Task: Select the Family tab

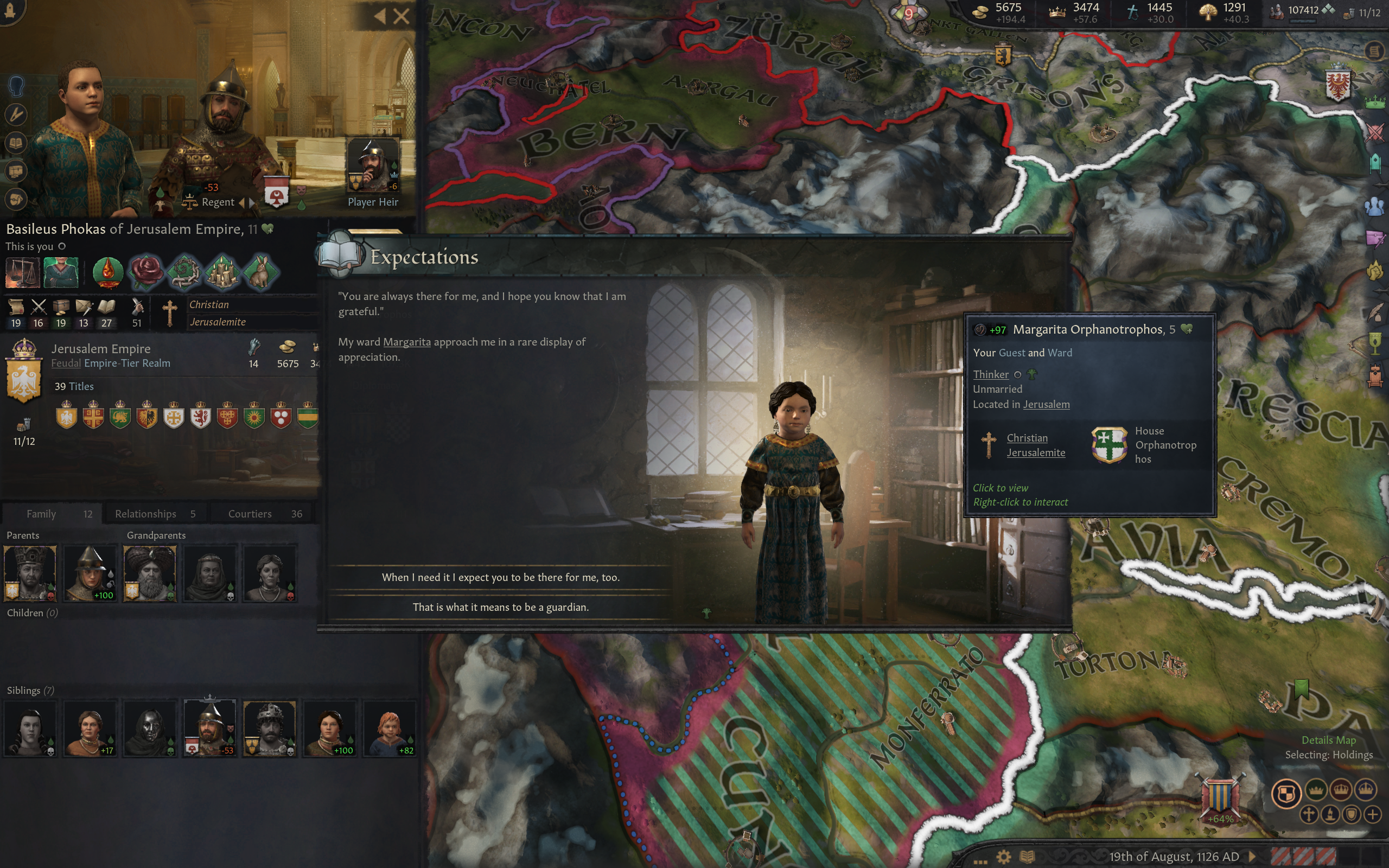Action: click(52, 514)
